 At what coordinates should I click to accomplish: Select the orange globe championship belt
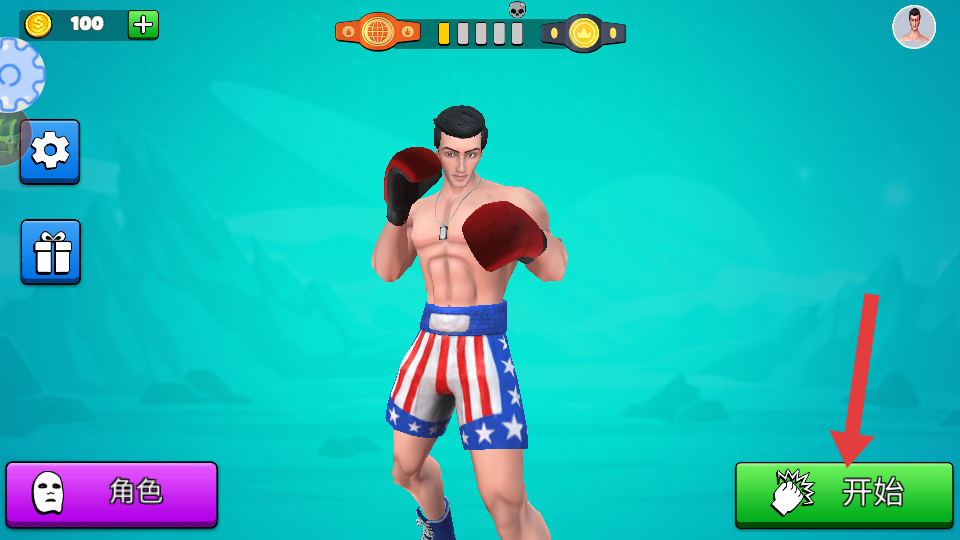coord(378,33)
